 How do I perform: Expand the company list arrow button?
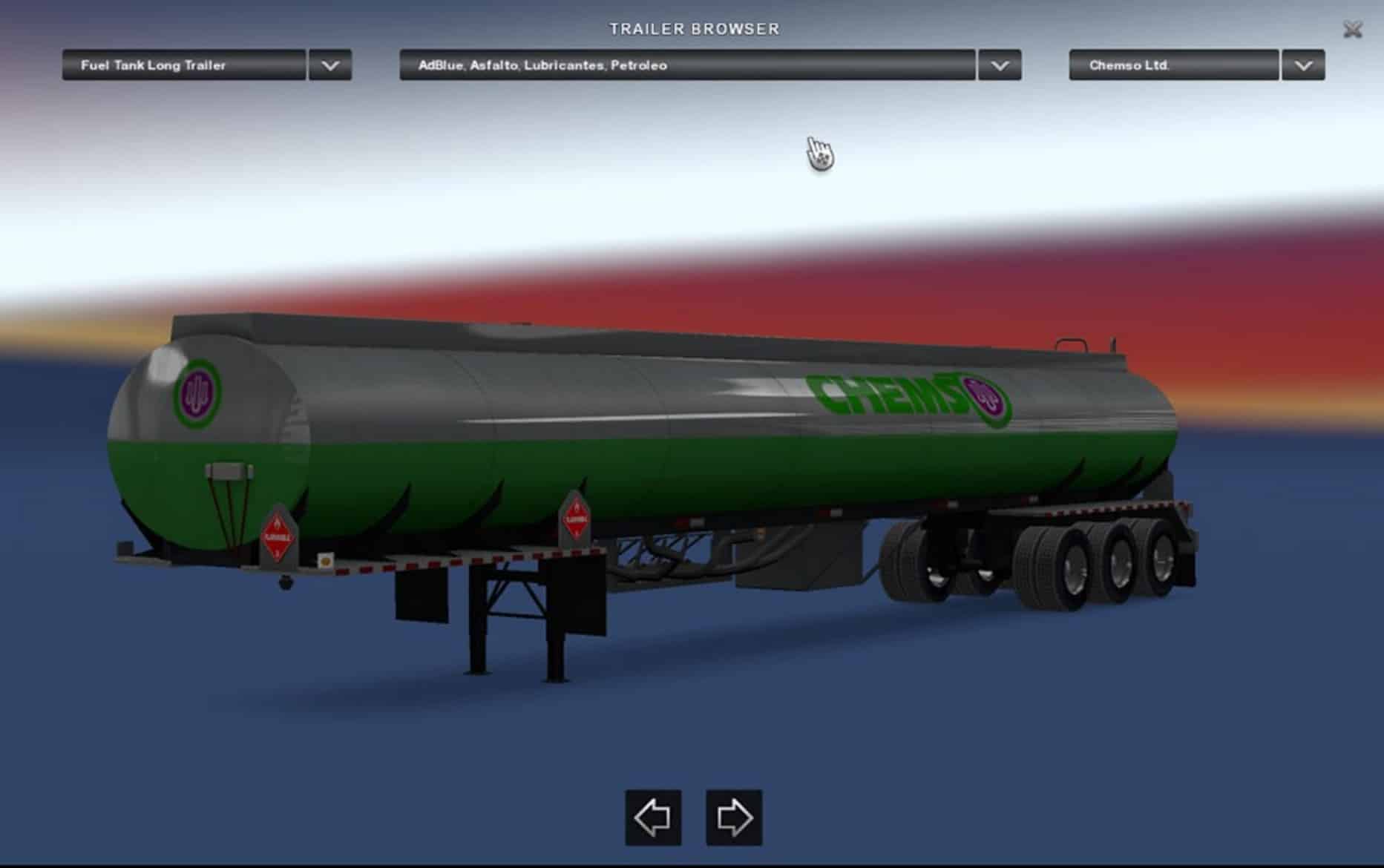click(x=1303, y=65)
